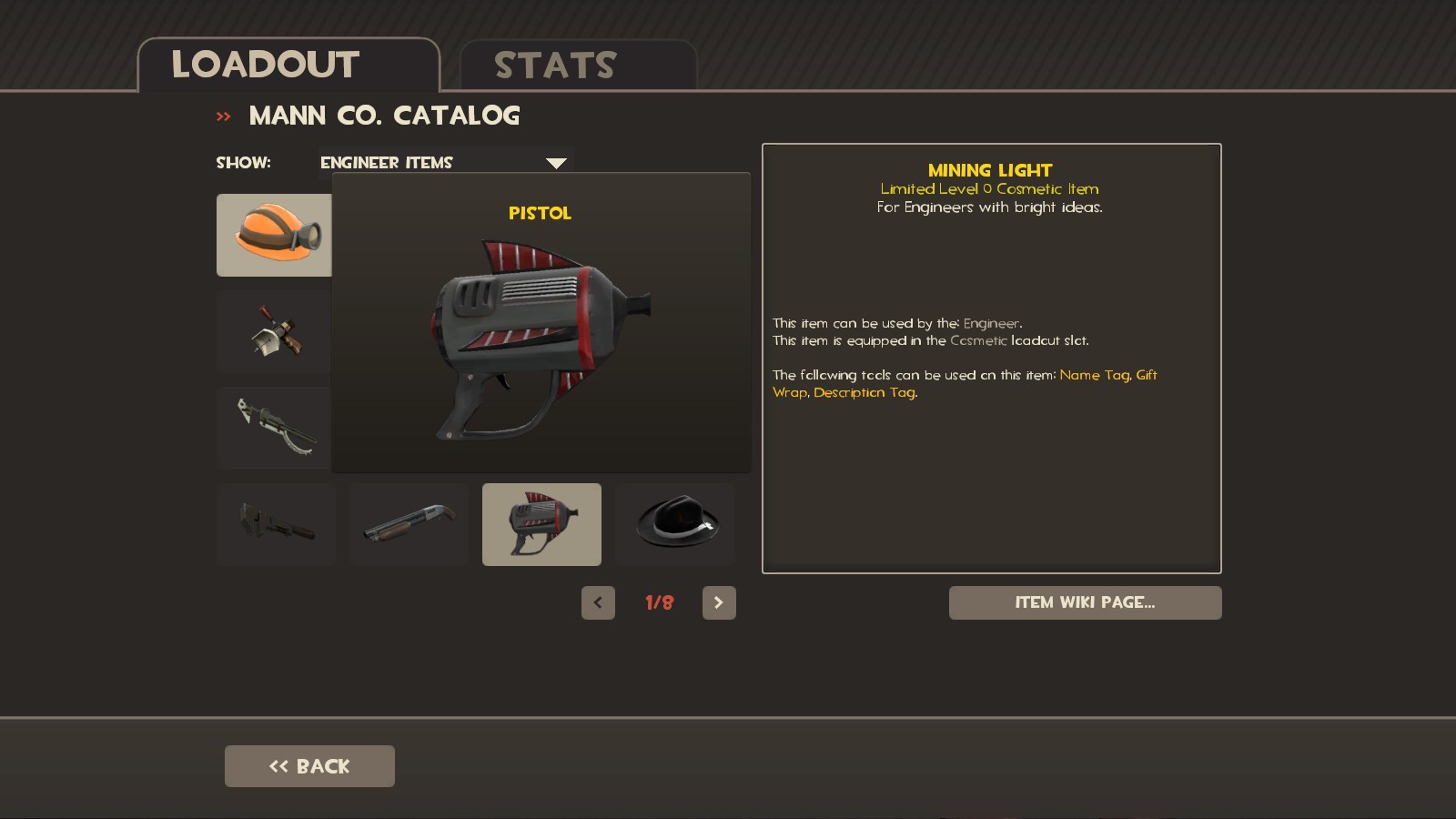The height and width of the screenshot is (819, 1456).
Task: Switch to the LOADOUT tab
Action: click(x=264, y=64)
